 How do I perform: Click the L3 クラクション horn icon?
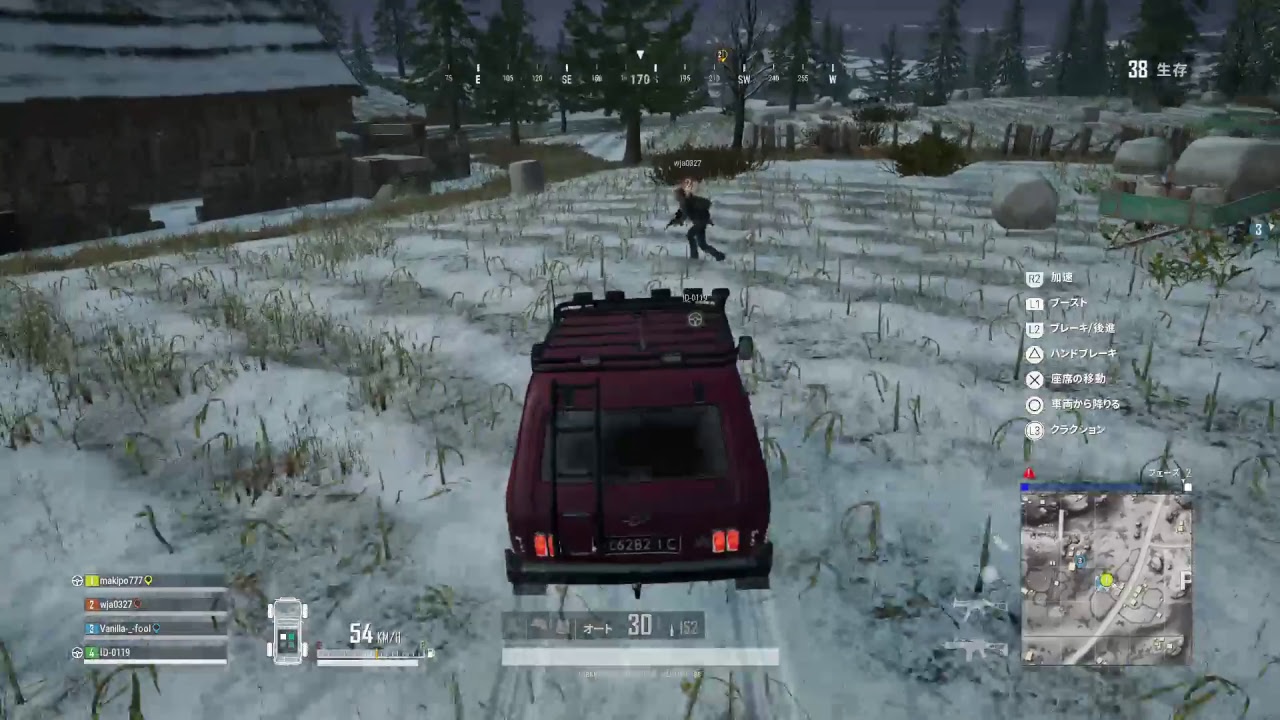click(x=1035, y=429)
